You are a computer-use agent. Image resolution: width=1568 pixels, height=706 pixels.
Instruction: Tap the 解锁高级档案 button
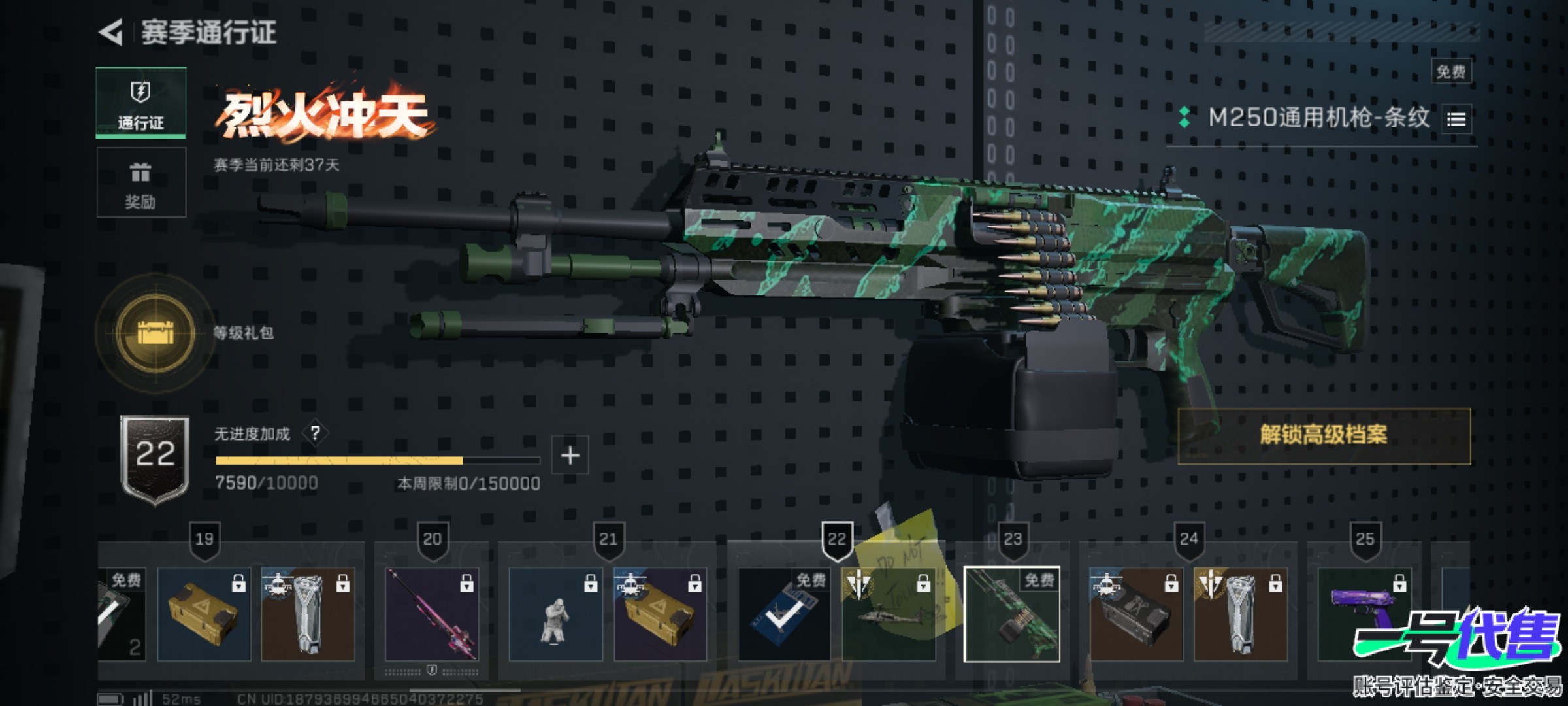[x=1324, y=436]
